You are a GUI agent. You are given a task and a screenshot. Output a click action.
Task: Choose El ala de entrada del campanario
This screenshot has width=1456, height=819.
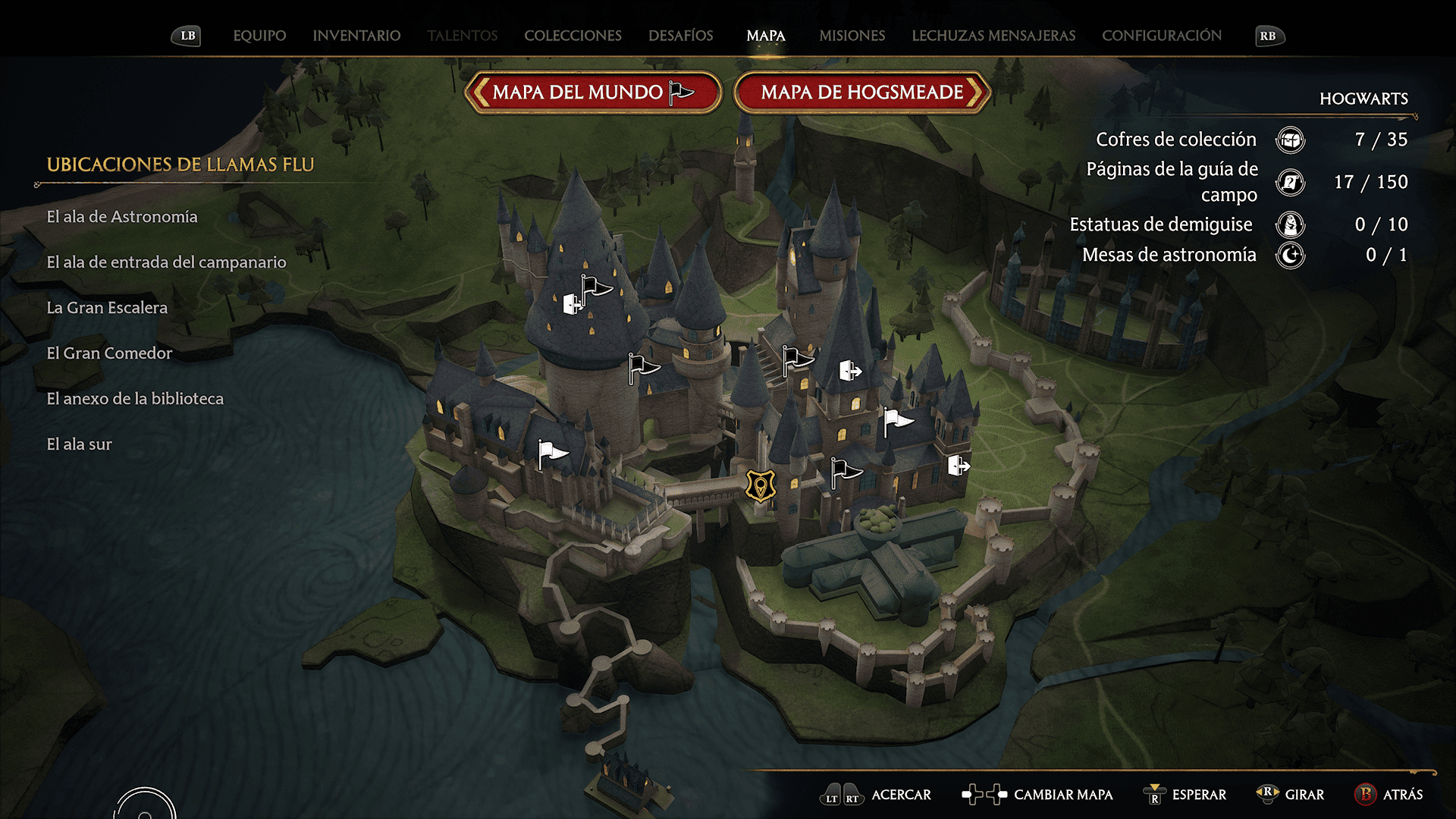(x=166, y=262)
